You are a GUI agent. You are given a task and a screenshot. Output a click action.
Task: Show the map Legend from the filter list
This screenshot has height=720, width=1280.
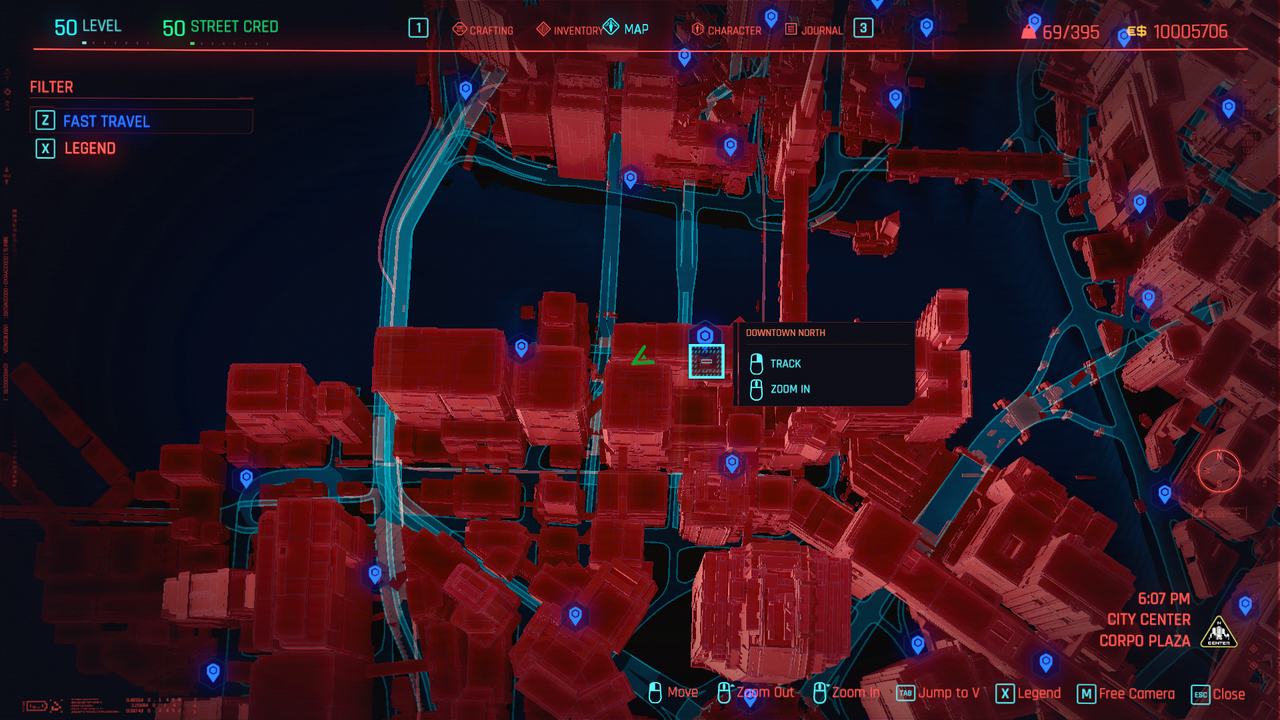click(90, 148)
